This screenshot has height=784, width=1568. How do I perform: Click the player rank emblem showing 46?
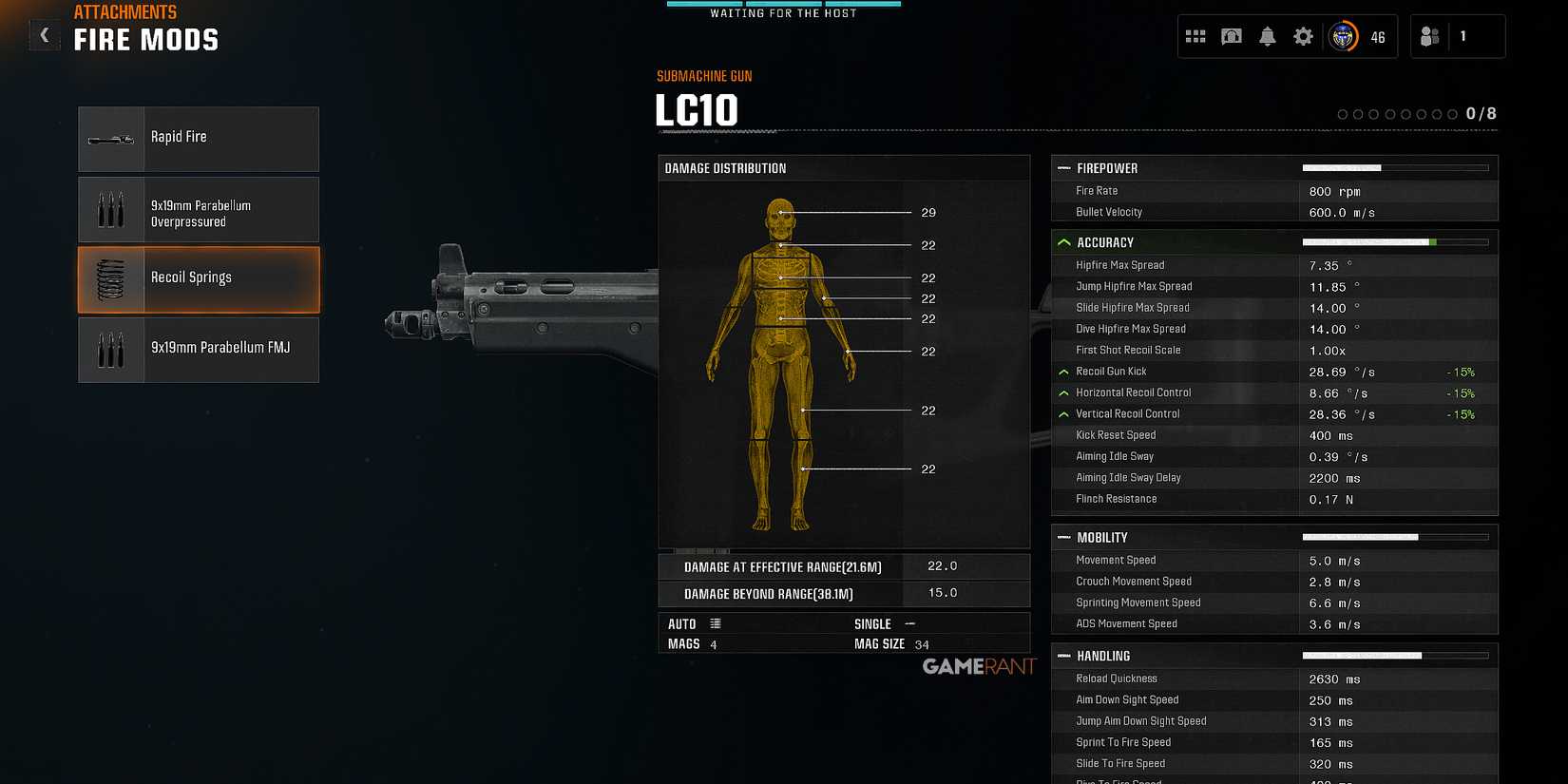[x=1342, y=36]
